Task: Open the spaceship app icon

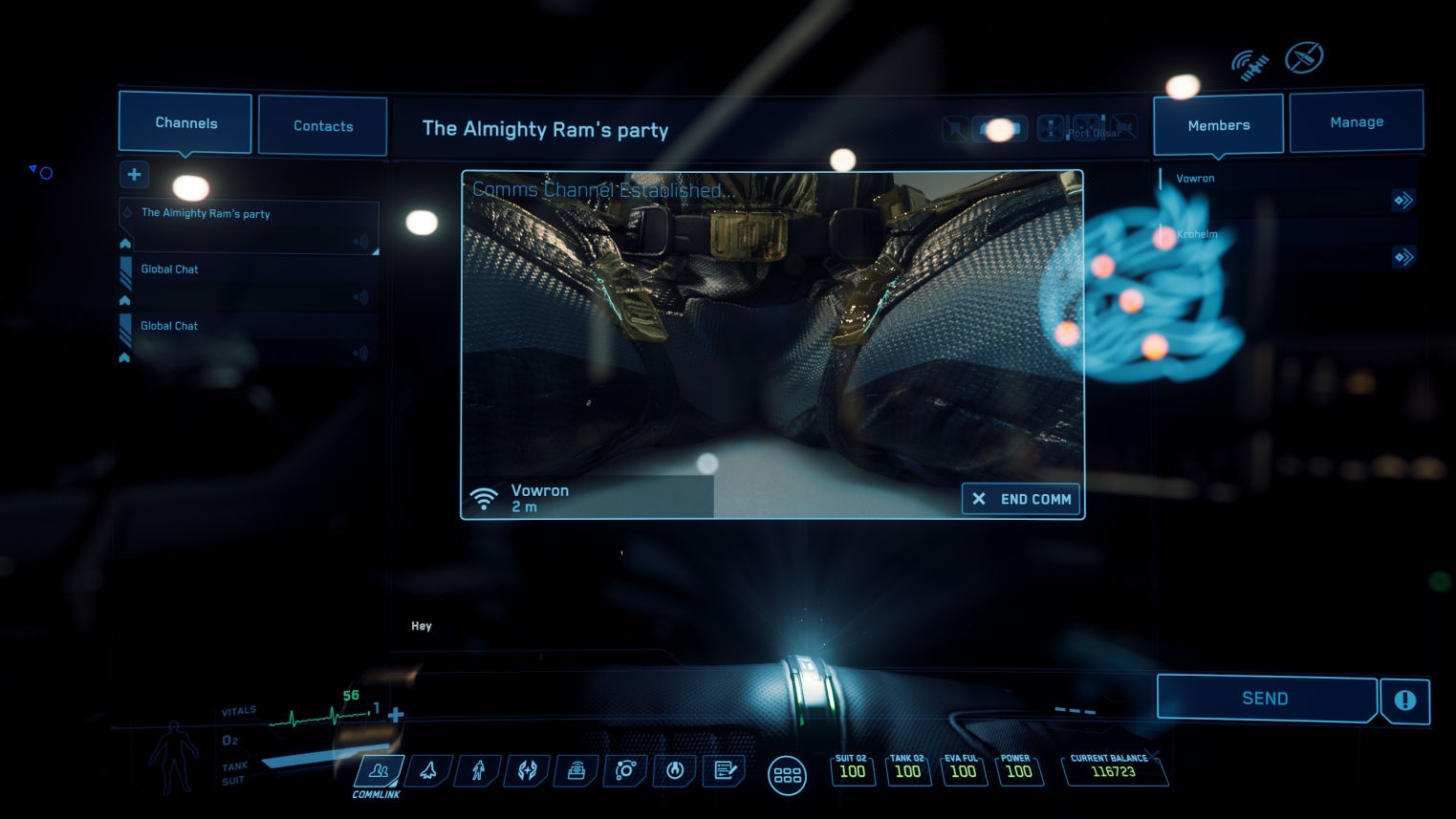Action: (428, 770)
